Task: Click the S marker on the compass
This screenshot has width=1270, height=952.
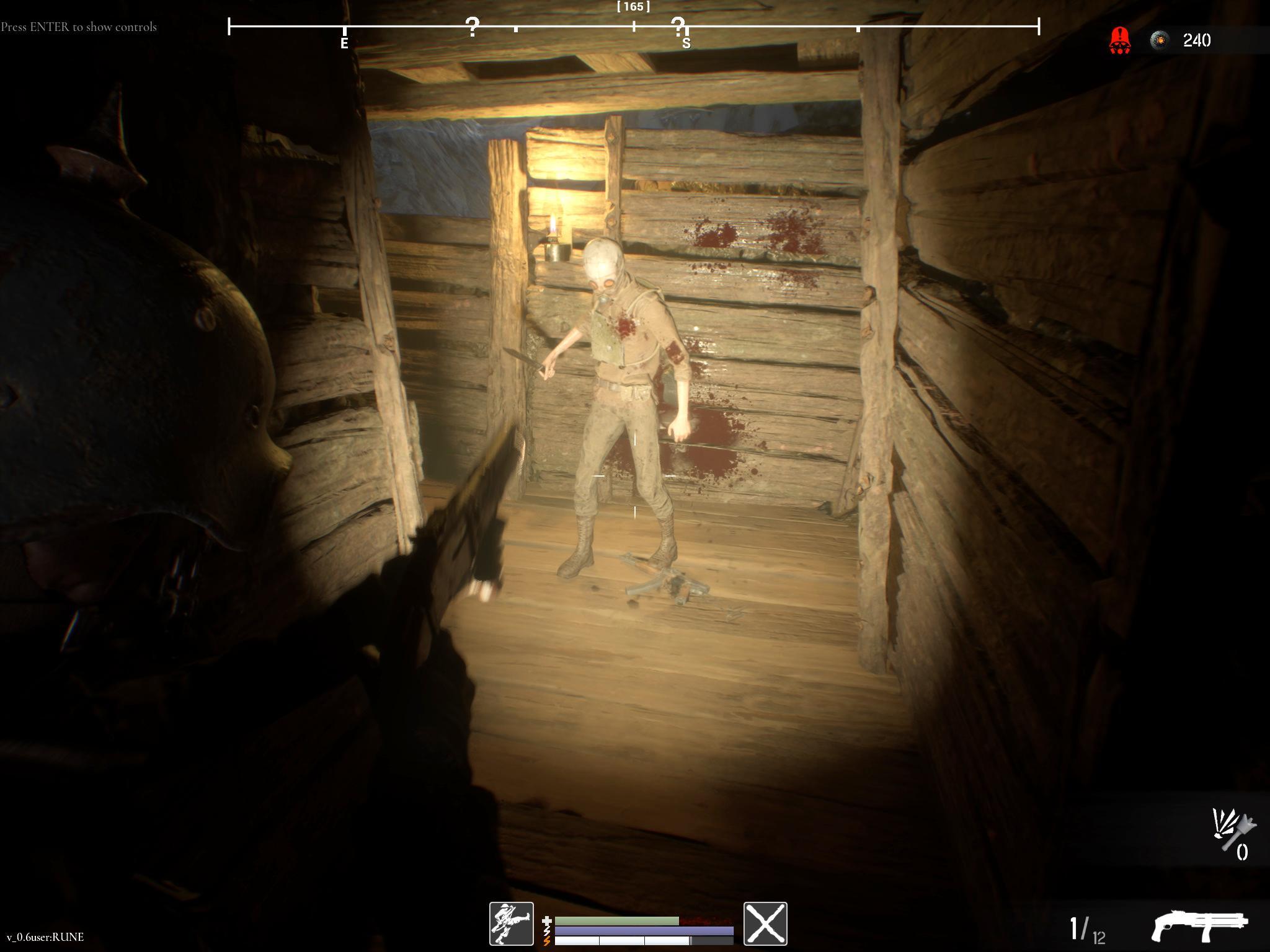Action: (686, 43)
